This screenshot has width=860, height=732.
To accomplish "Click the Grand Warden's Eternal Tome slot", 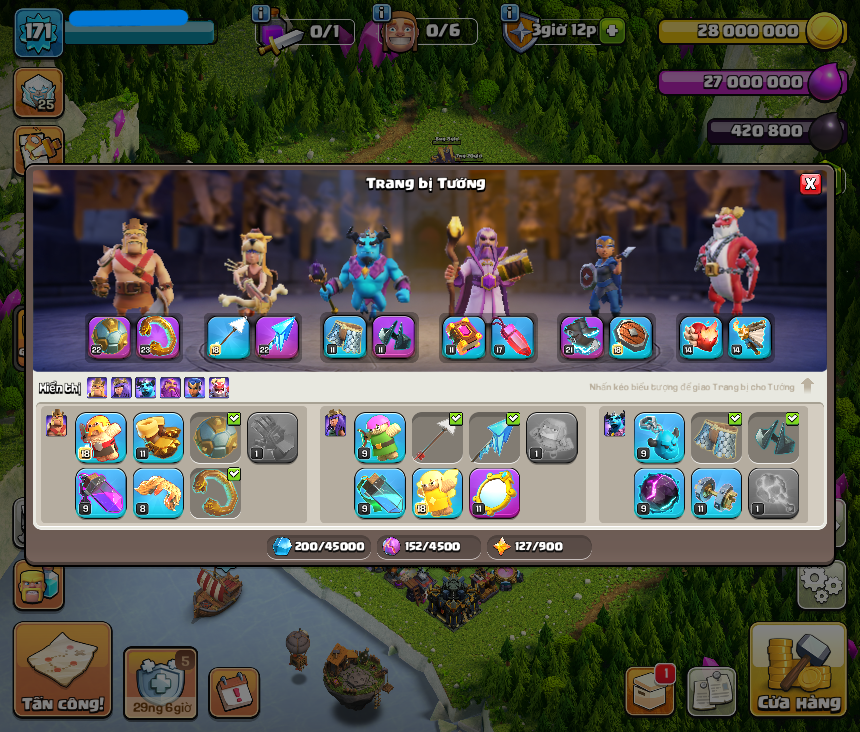I will coord(463,338).
